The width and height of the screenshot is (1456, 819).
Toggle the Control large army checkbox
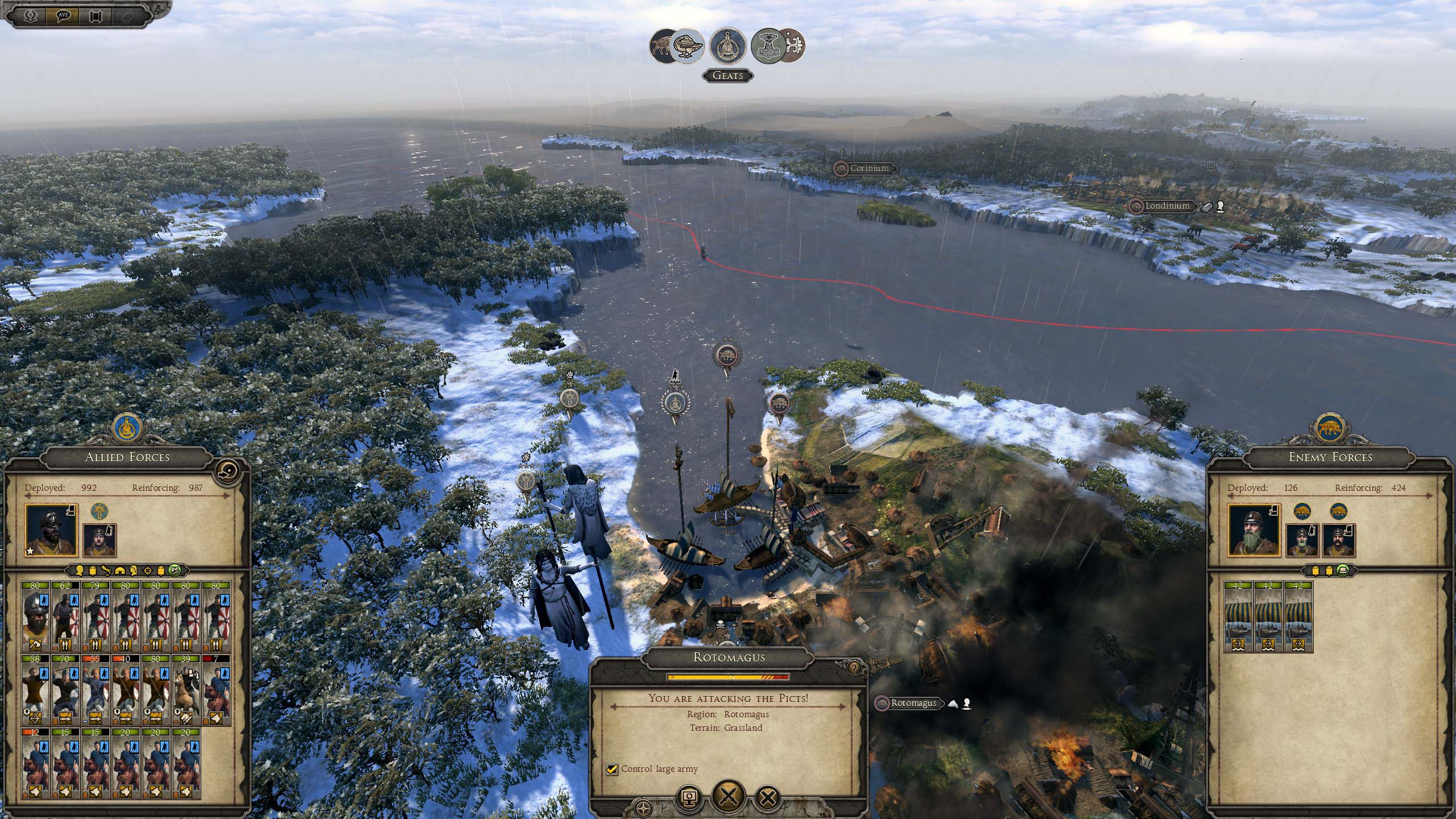pos(612,769)
